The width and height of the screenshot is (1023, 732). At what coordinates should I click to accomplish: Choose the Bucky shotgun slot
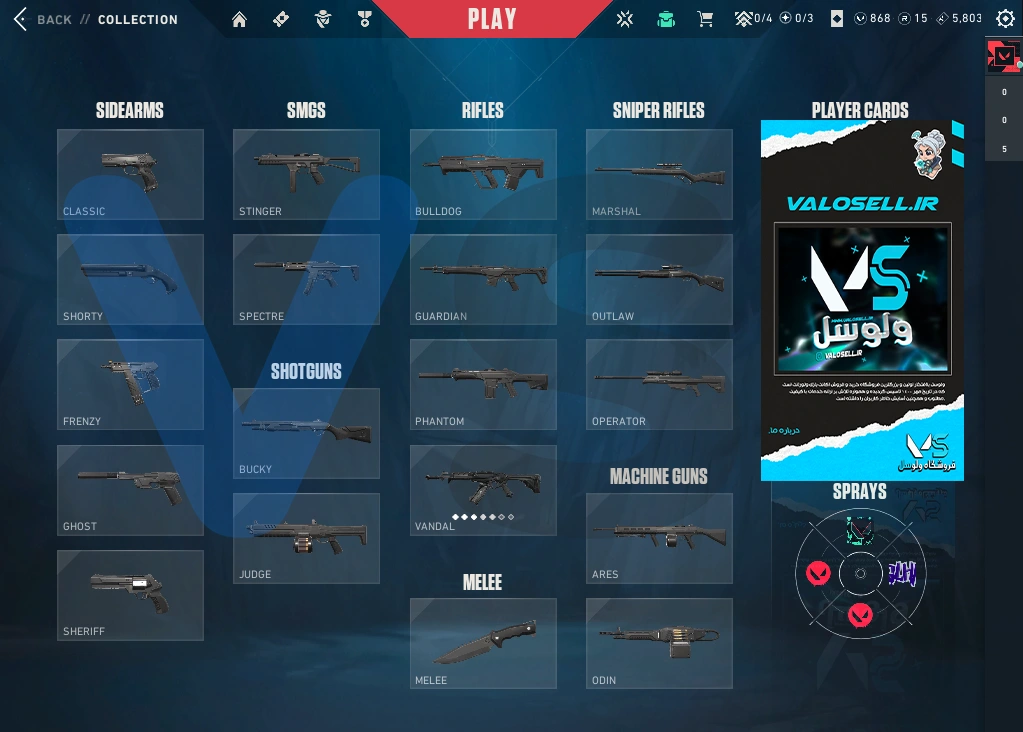[x=306, y=433]
